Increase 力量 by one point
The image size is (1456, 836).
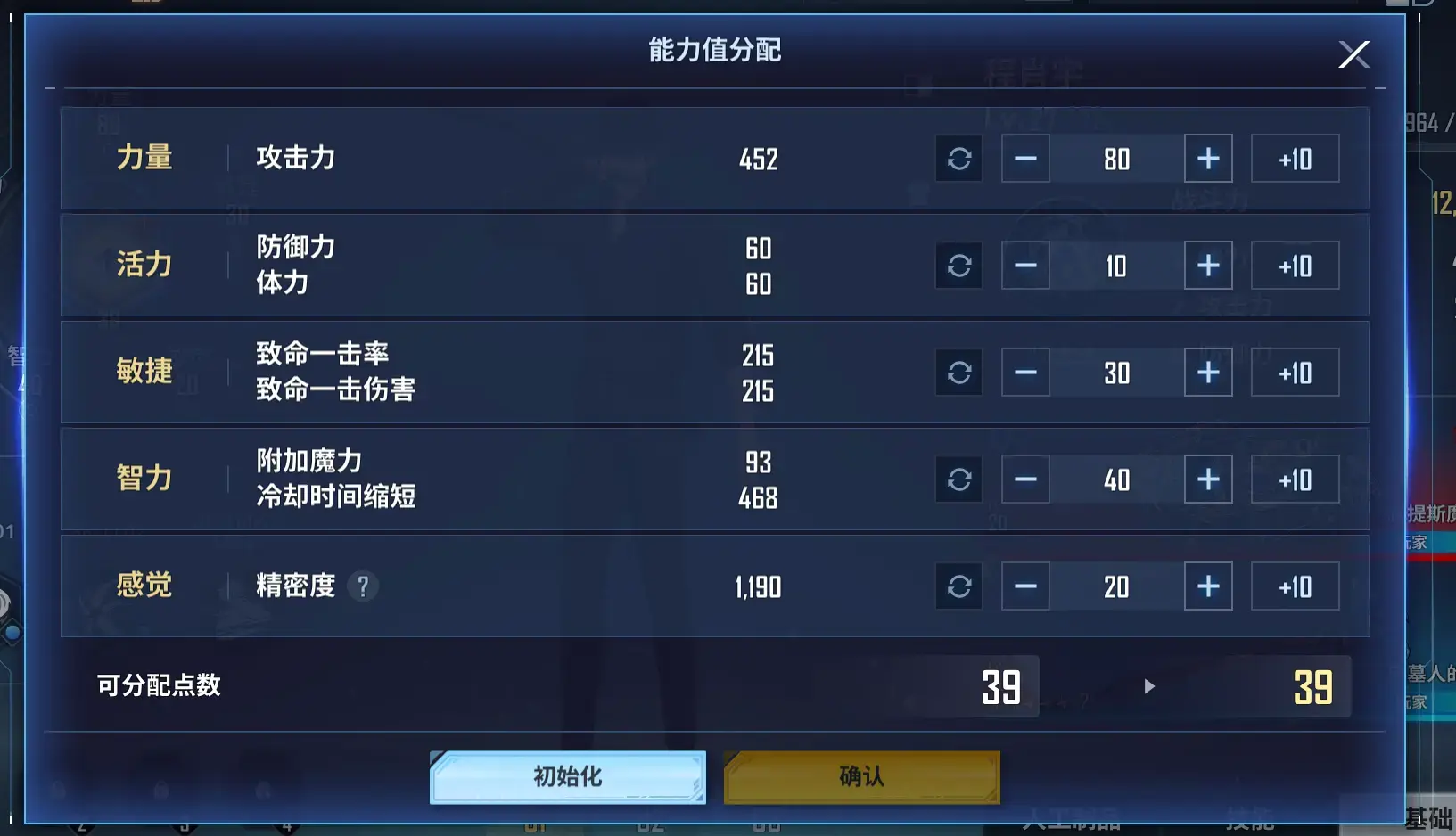(1209, 158)
